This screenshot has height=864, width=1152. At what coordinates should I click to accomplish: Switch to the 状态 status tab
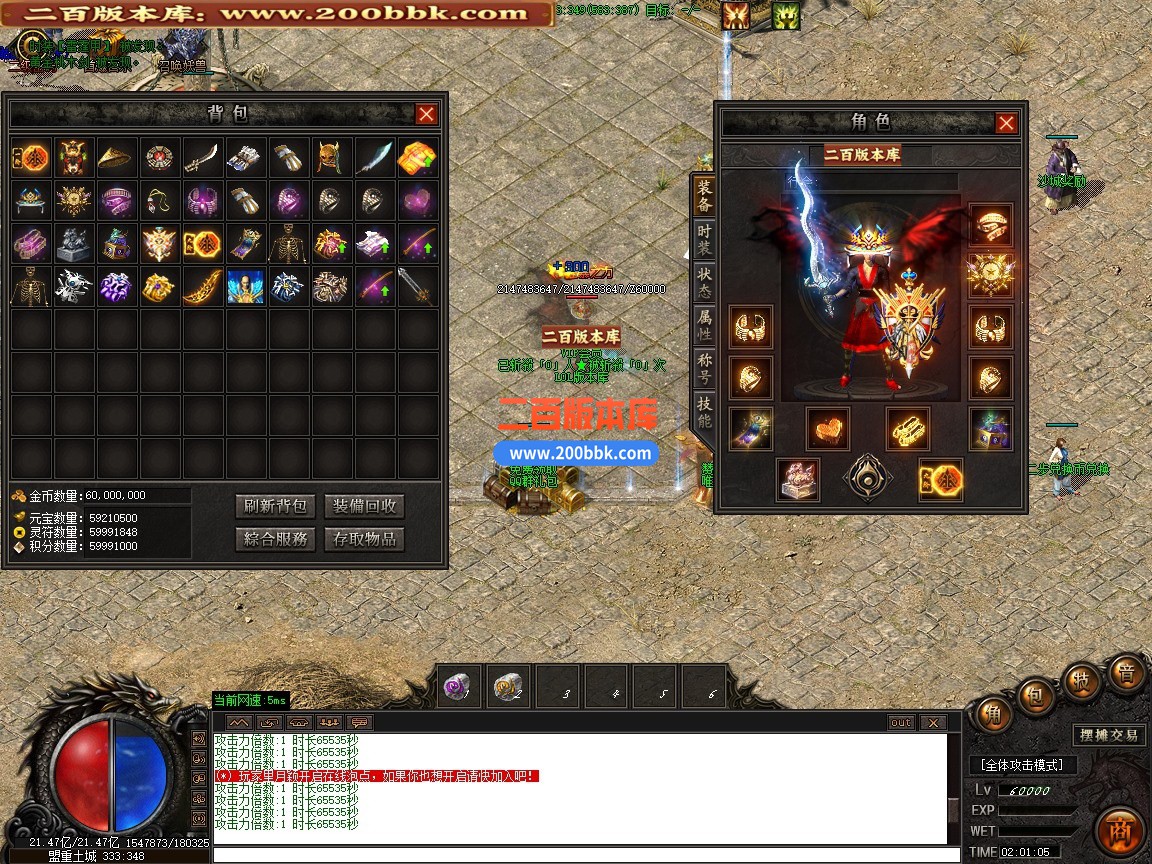705,281
